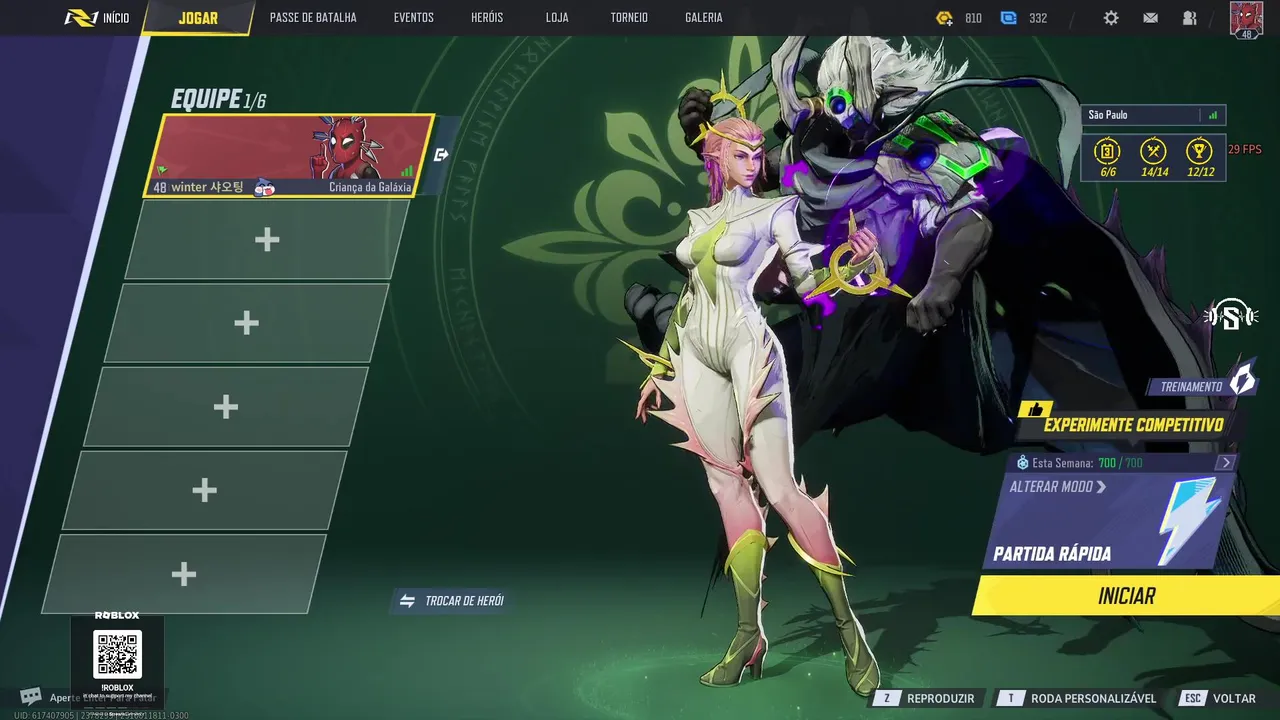Show the Galeria tab

704,18
